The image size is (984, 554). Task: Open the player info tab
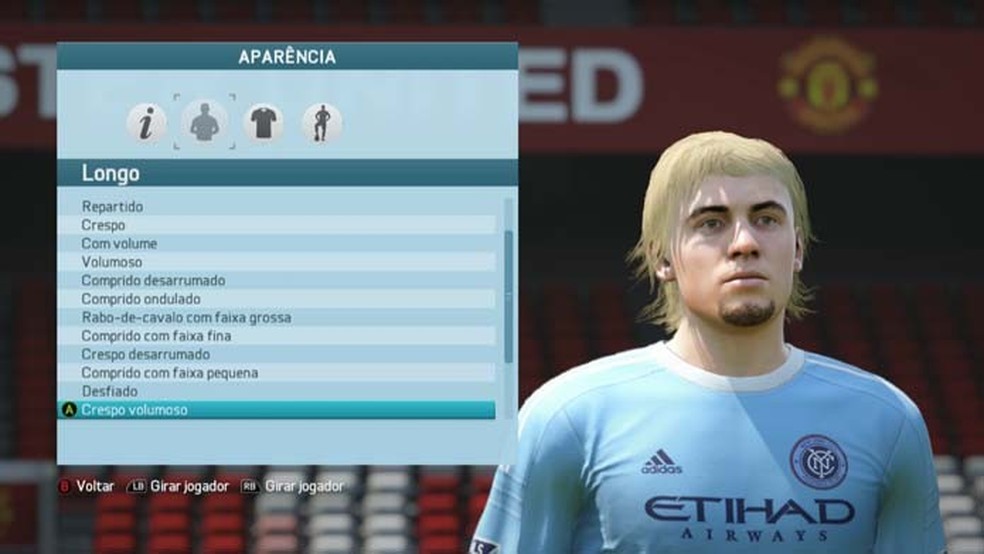click(x=146, y=123)
